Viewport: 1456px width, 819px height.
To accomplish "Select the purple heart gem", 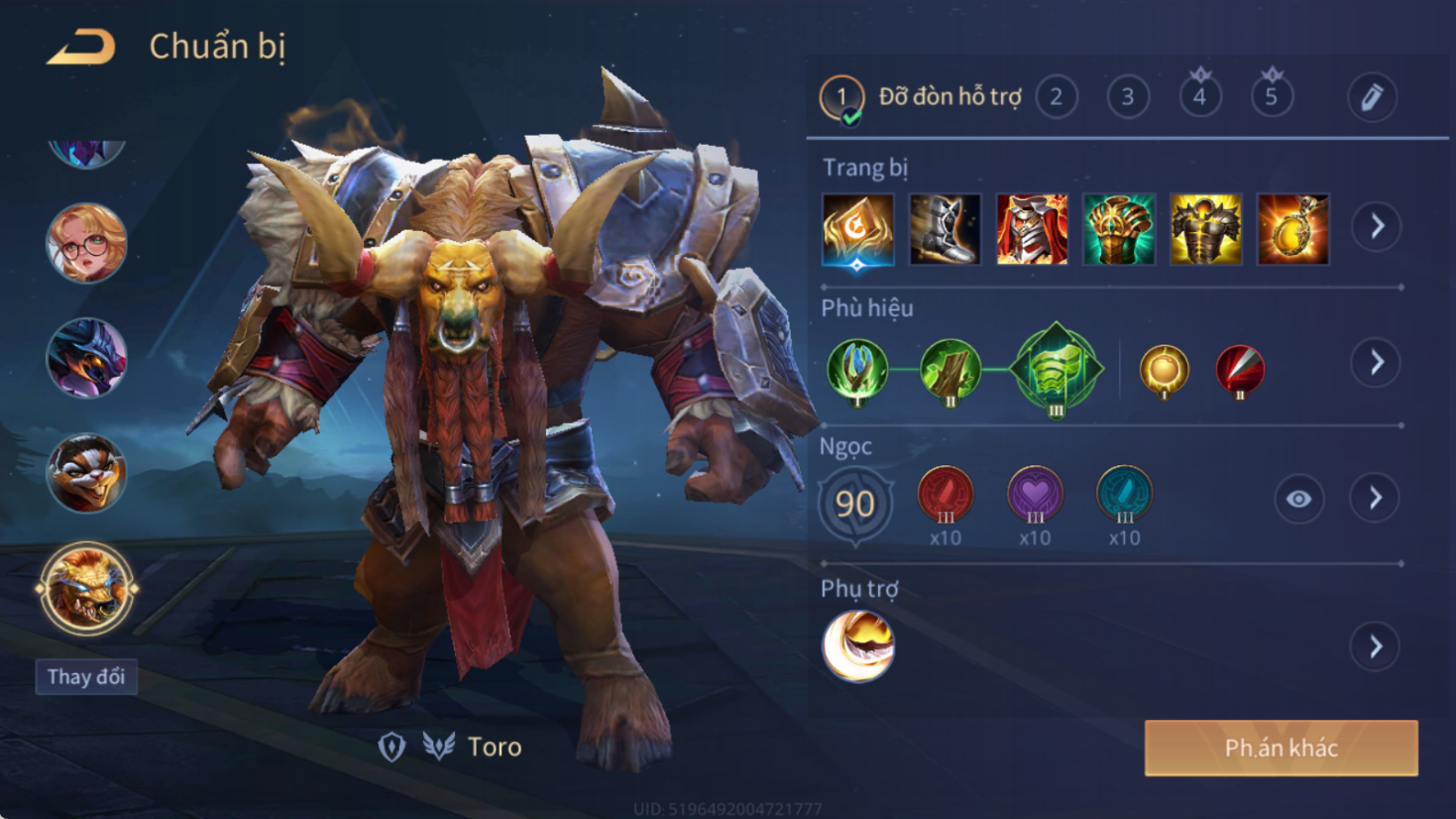I will 1035,494.
